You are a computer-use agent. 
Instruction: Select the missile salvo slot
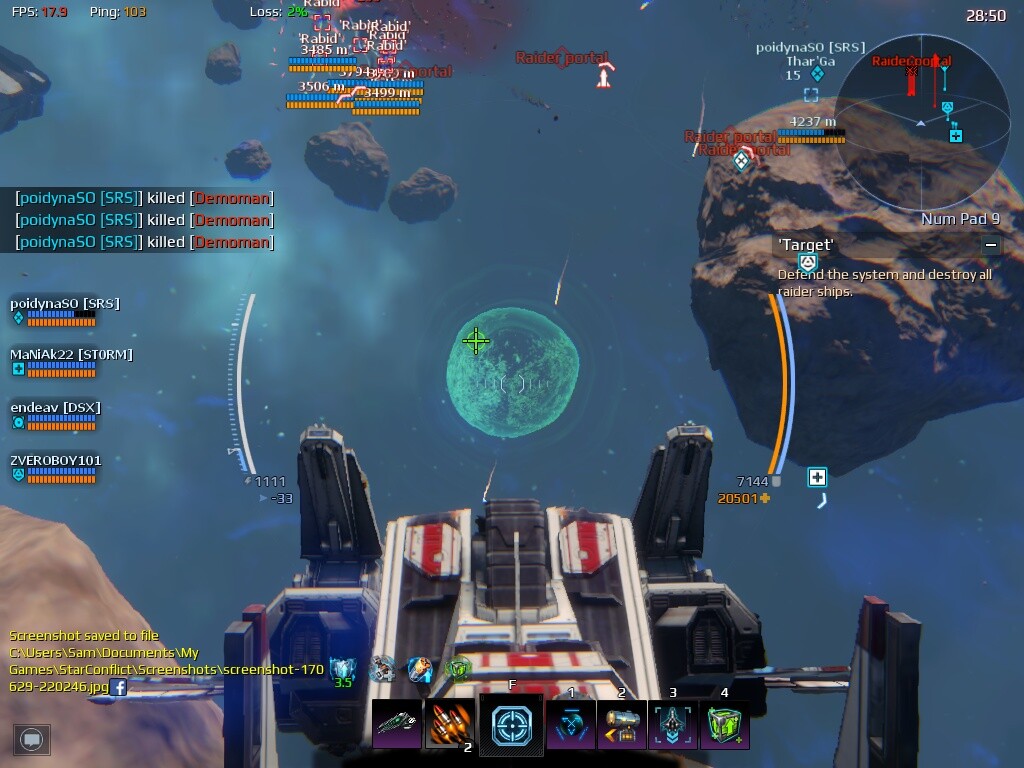click(450, 725)
